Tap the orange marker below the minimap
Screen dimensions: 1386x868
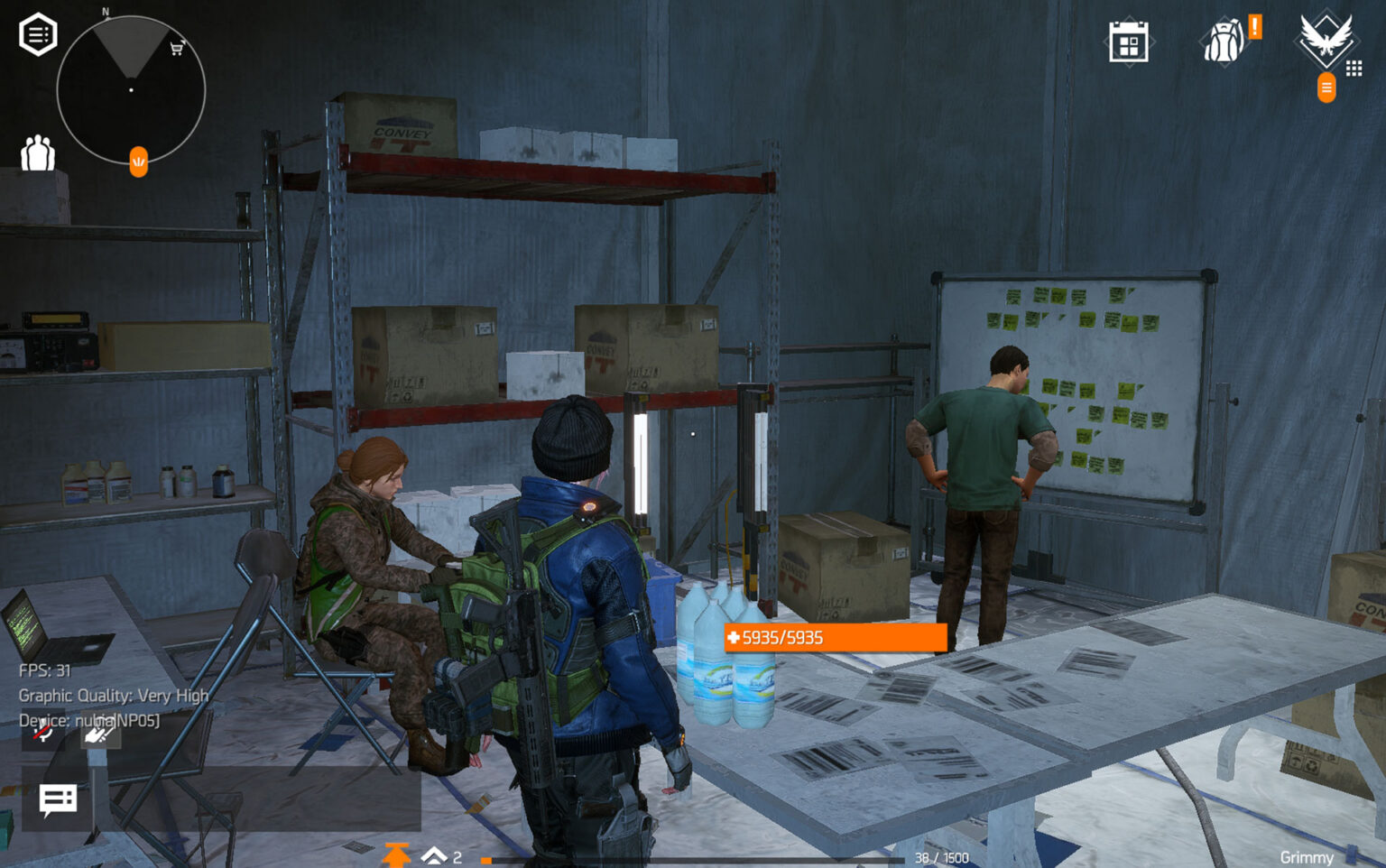137,162
